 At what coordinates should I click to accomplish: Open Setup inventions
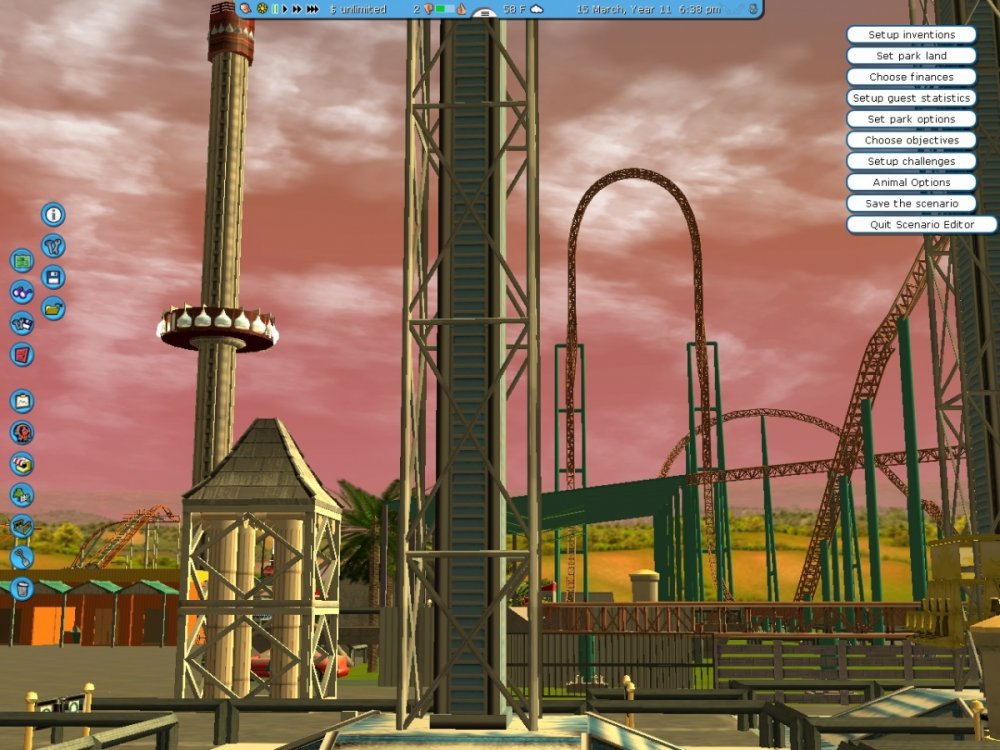tap(911, 35)
